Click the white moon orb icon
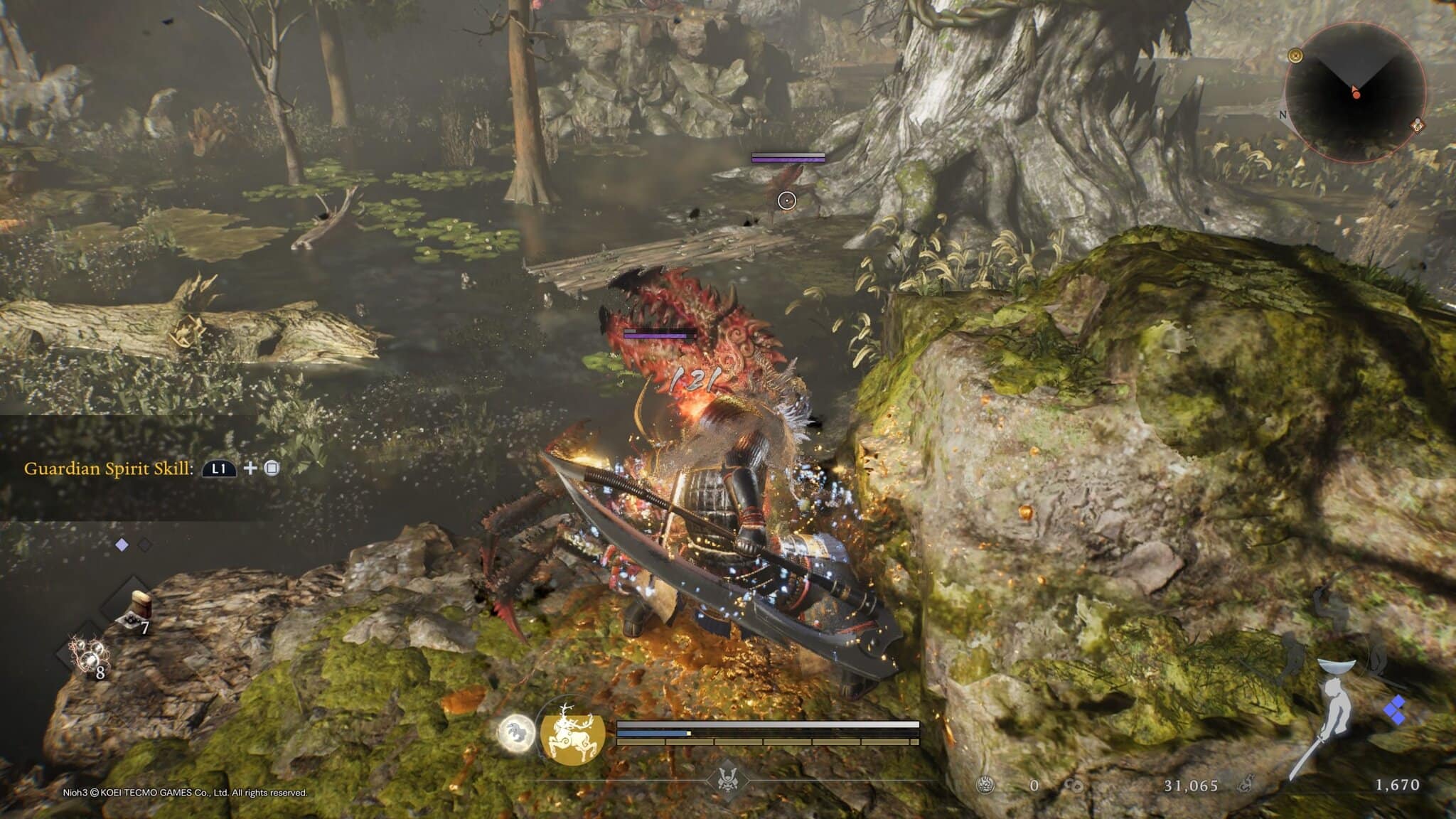1456x819 pixels. click(x=517, y=734)
